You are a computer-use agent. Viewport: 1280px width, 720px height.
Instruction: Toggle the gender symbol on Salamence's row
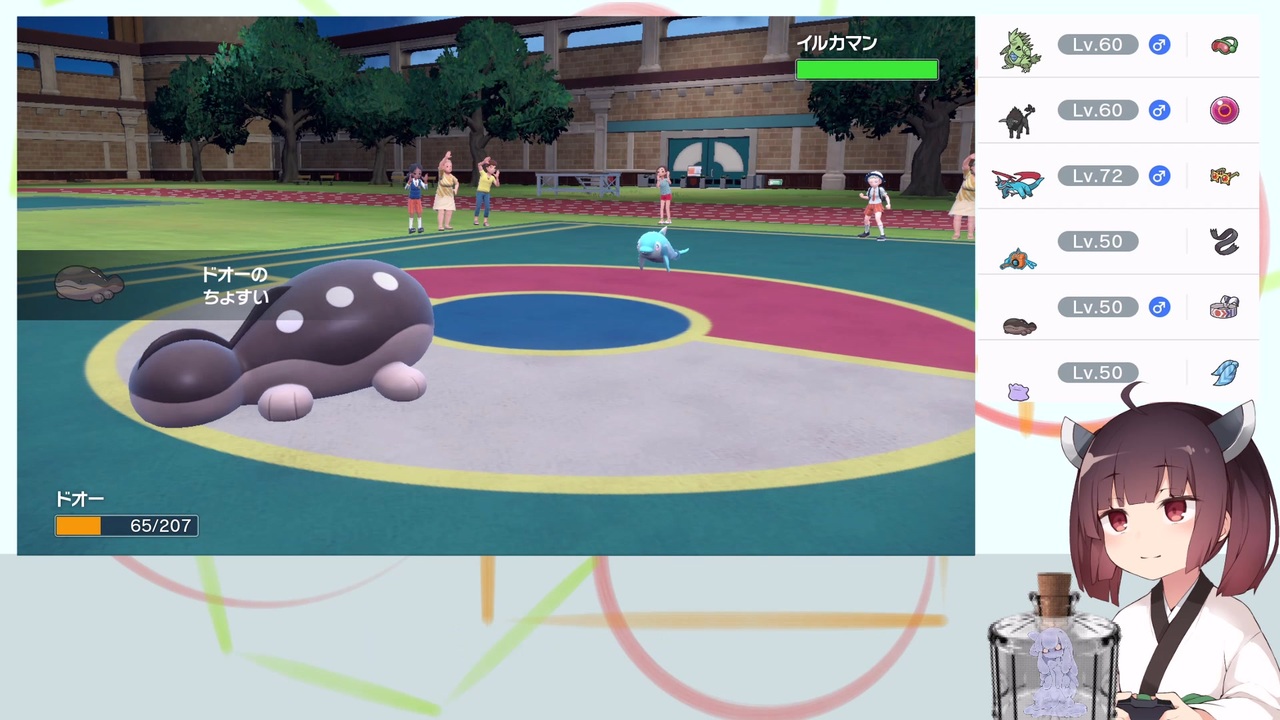coord(1159,176)
